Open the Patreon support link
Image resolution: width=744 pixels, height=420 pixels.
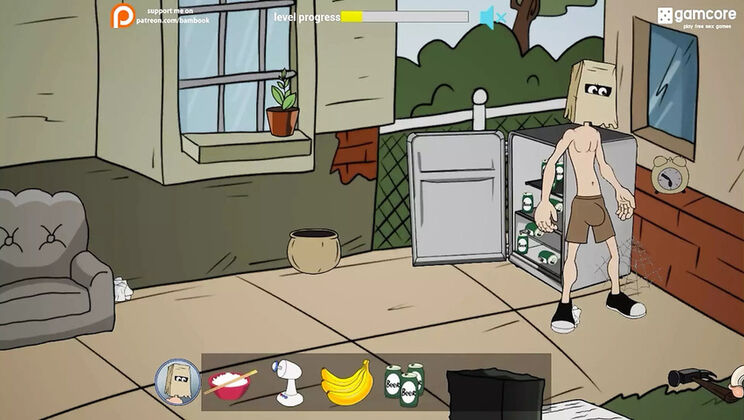pyautogui.click(x=160, y=15)
